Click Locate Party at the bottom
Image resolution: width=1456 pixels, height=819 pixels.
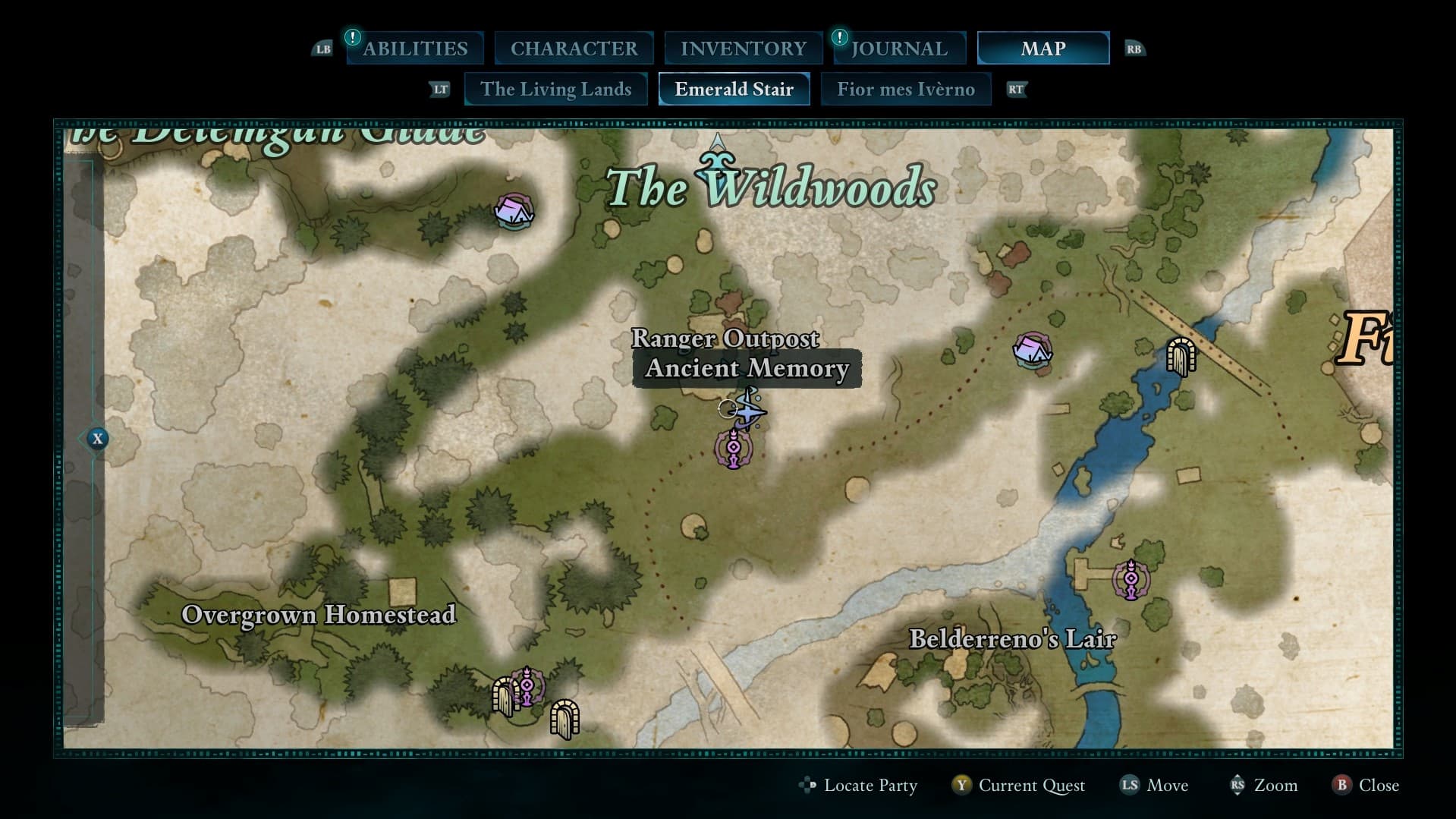[x=870, y=786]
